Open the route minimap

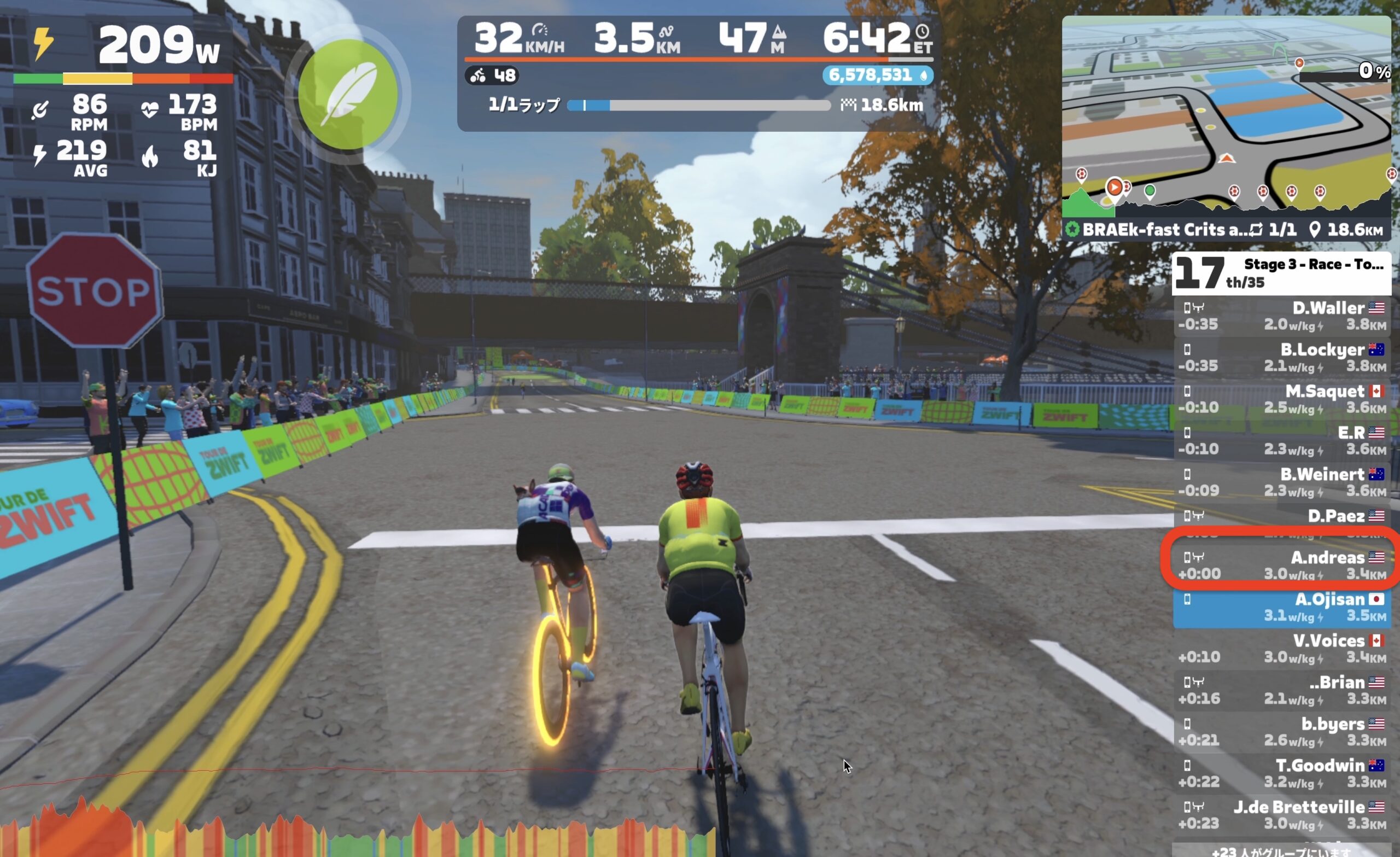click(x=1226, y=114)
